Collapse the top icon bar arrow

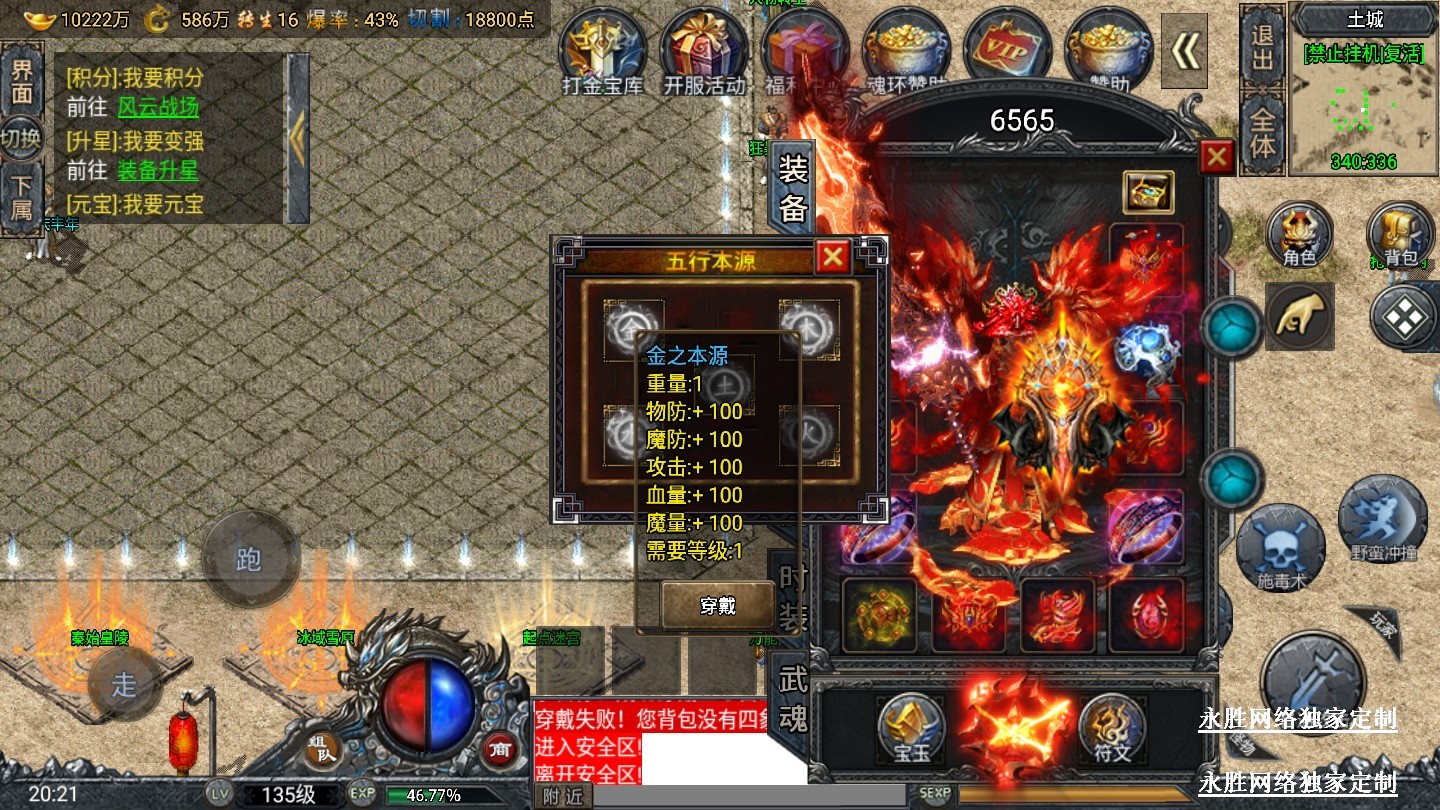(x=1185, y=51)
